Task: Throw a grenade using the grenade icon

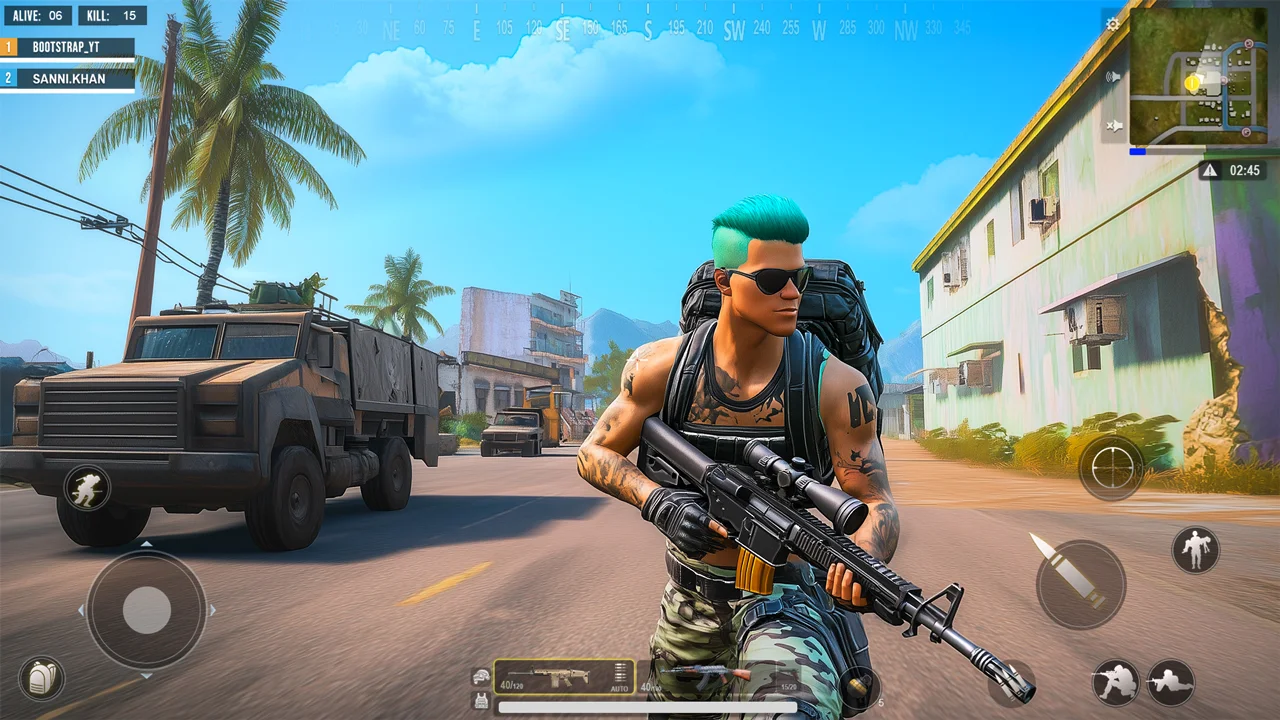Action: [x=858, y=686]
